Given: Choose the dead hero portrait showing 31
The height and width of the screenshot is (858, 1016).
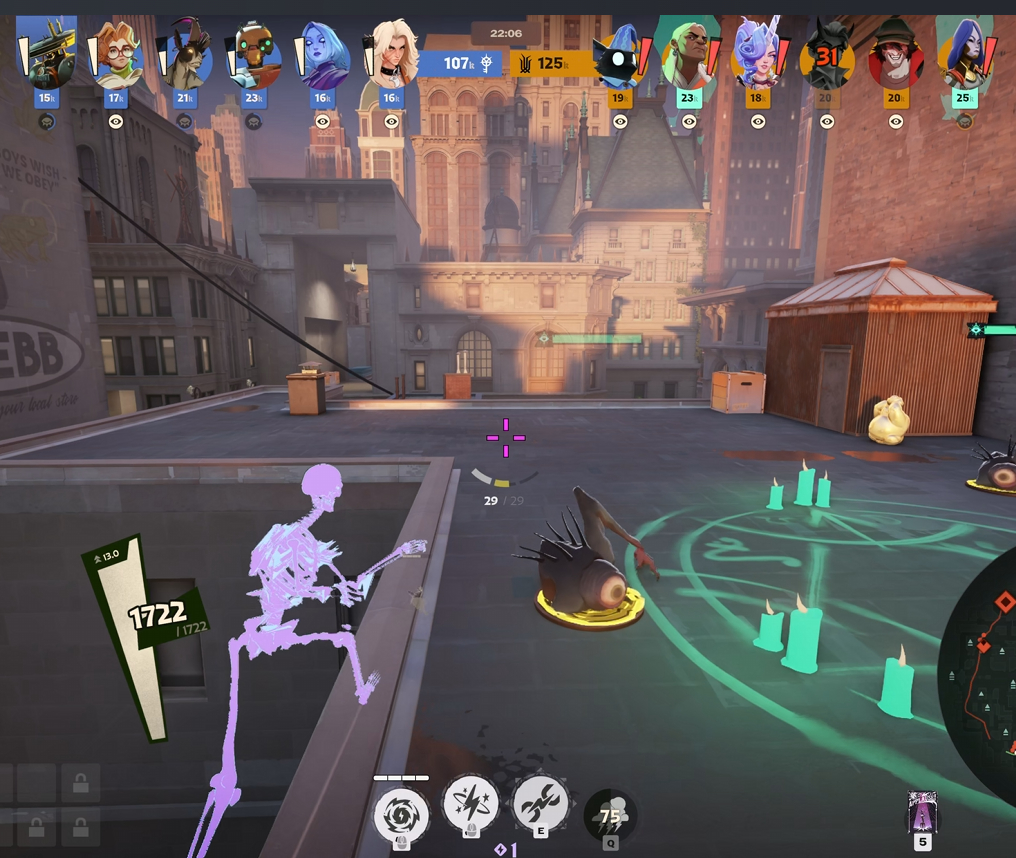Looking at the screenshot, I should point(826,56).
